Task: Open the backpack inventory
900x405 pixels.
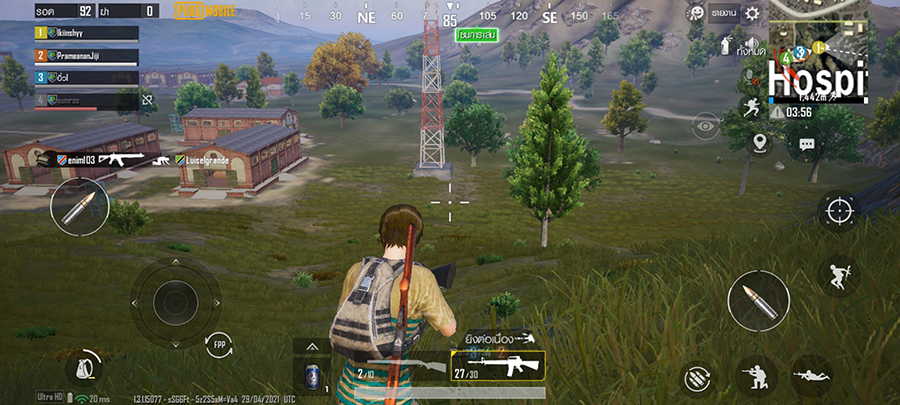Action: click(x=84, y=368)
